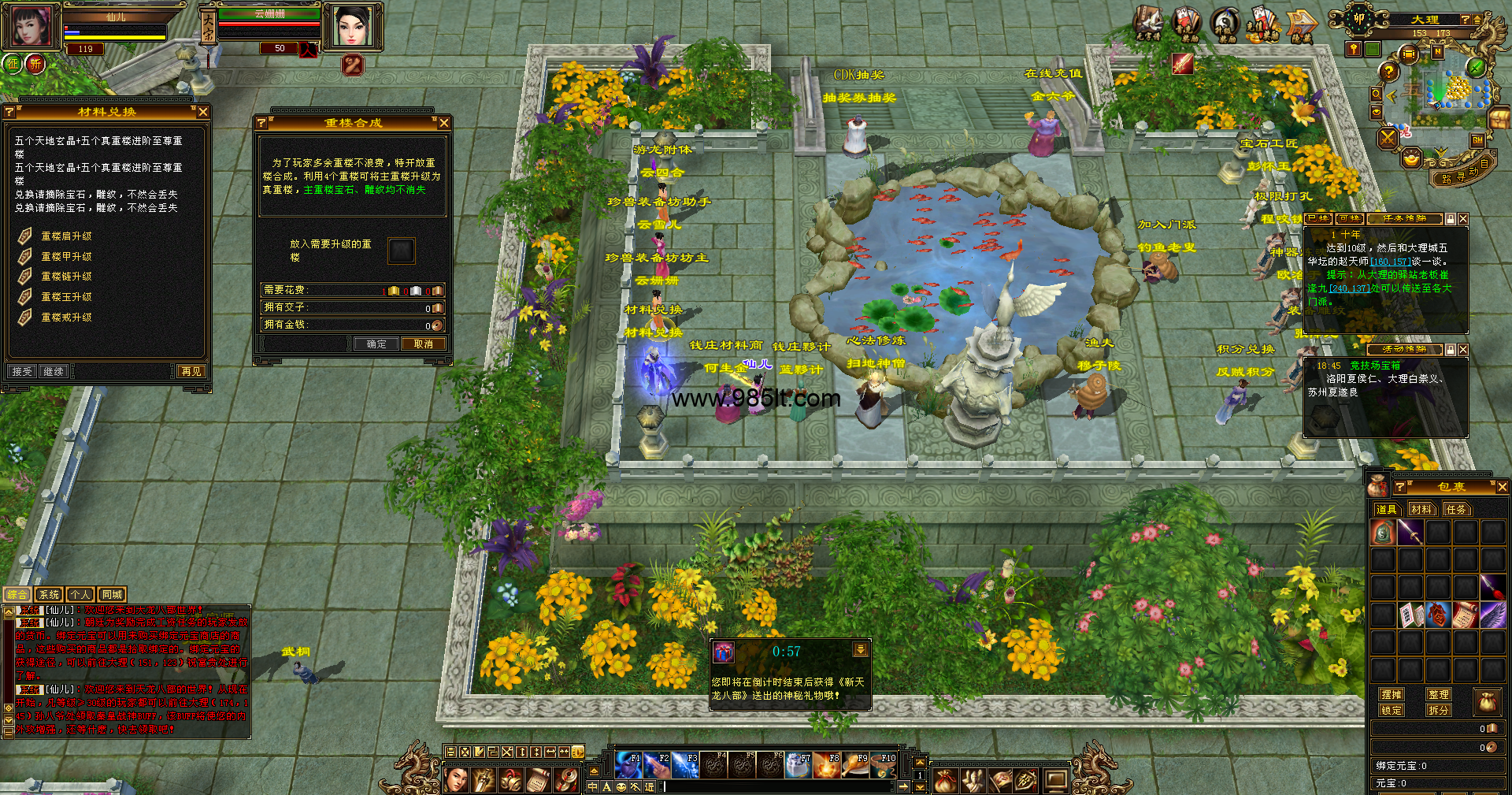Click the 整理 sort button
1512x795 pixels.
point(1439,694)
